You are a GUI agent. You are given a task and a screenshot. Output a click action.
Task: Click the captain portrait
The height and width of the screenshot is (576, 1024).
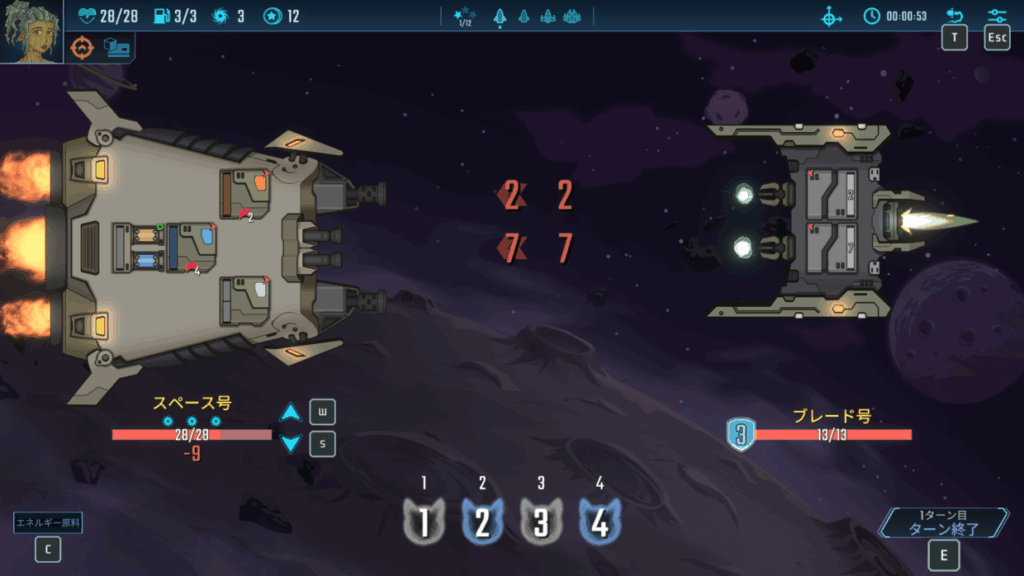coord(32,32)
